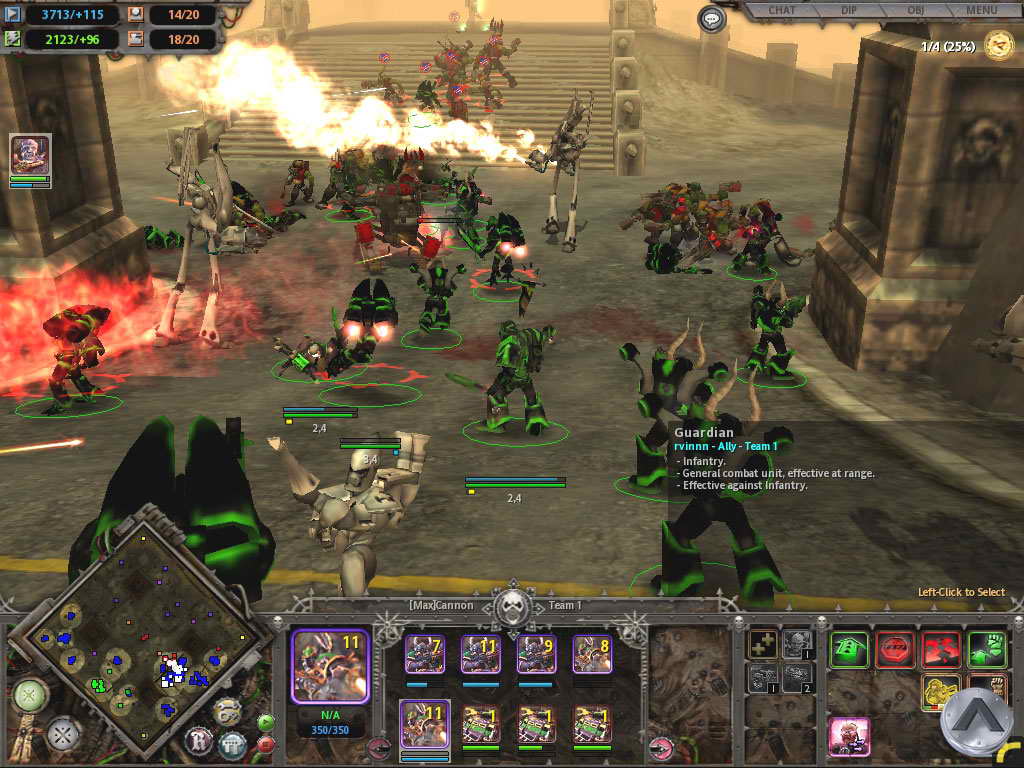Screen dimensions: 1024x768
Task: Click the speech bubble chat icon
Action: pyautogui.click(x=711, y=19)
